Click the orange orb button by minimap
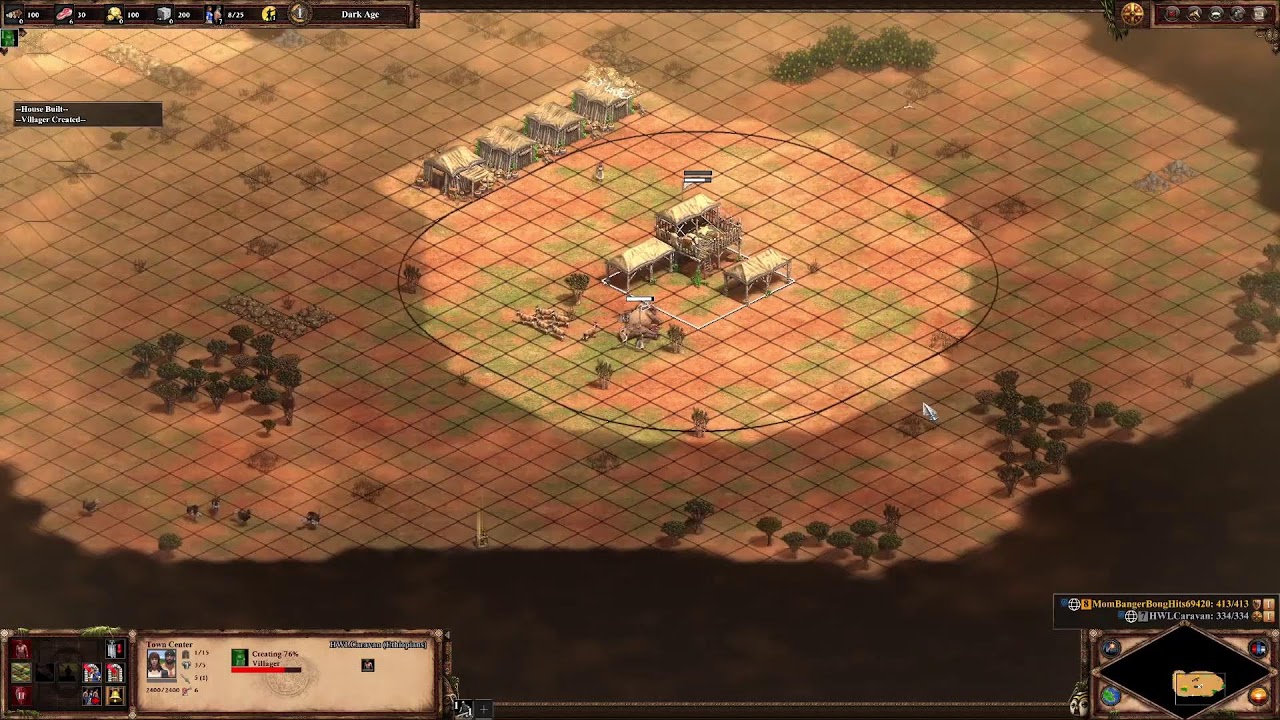 click(1258, 695)
